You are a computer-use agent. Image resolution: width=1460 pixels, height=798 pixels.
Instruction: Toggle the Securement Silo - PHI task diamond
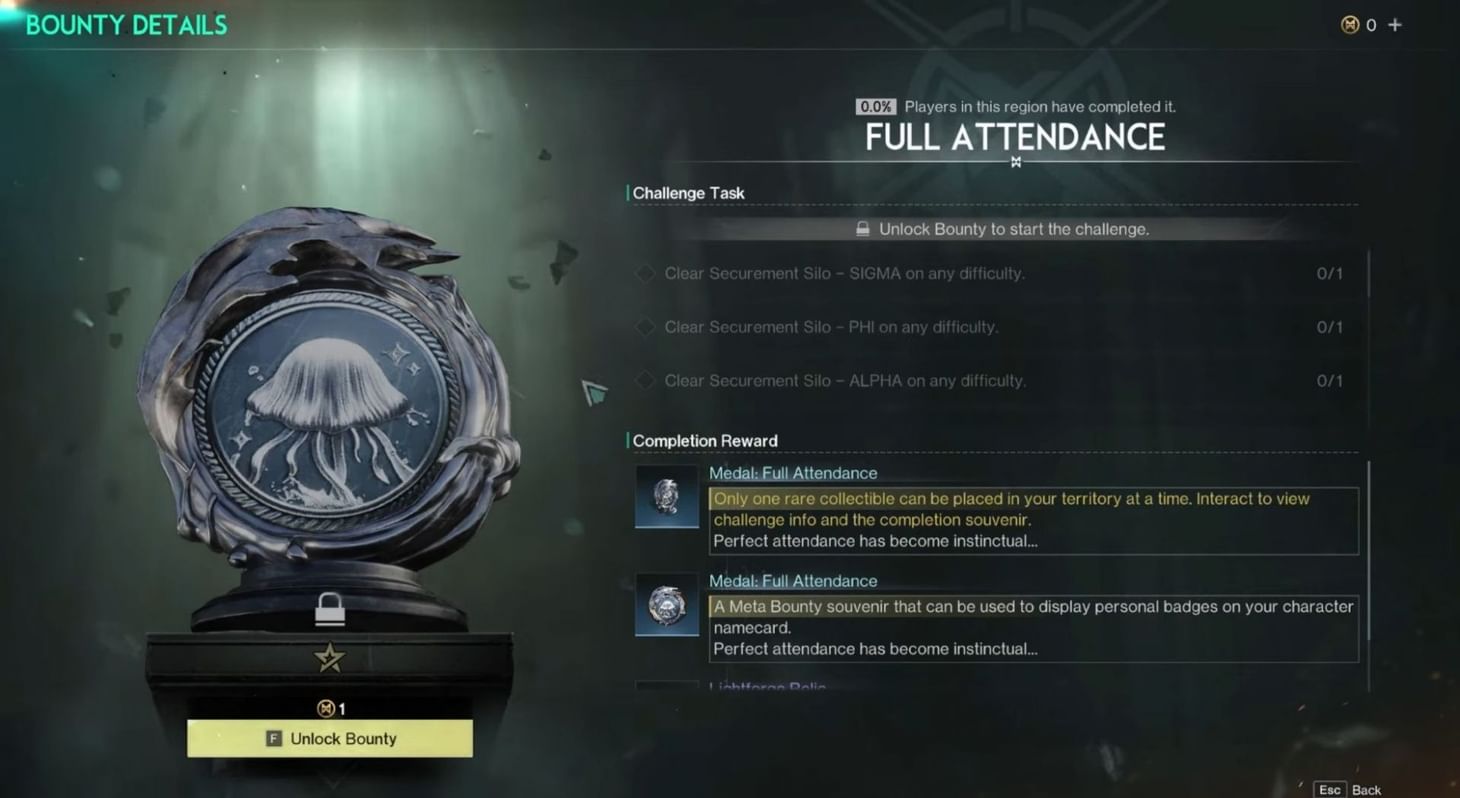pyautogui.click(x=644, y=327)
